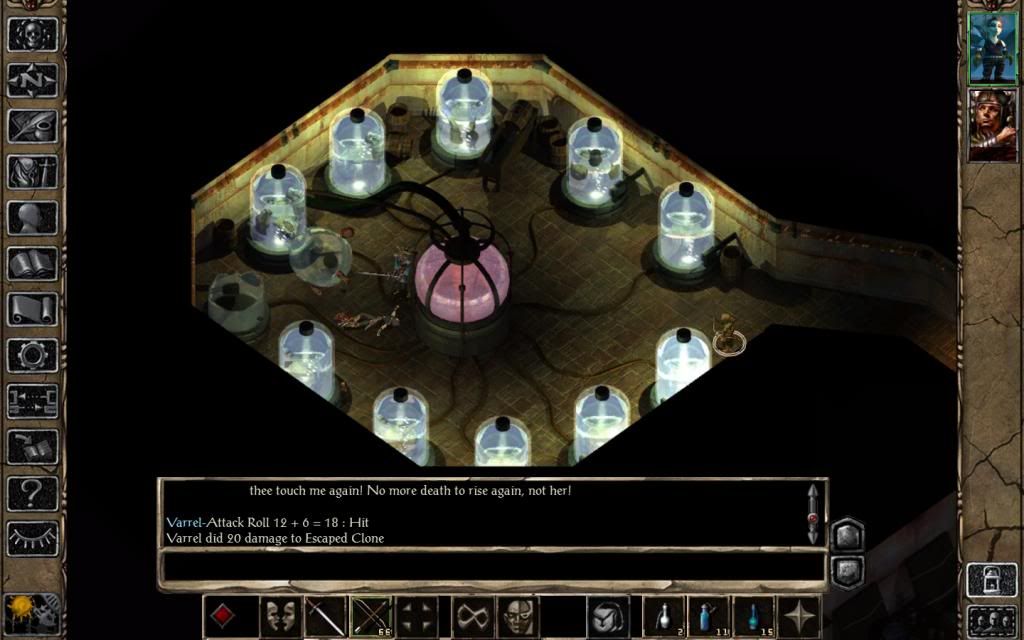
Task: Select the headband warrior portrait
Action: (992, 124)
